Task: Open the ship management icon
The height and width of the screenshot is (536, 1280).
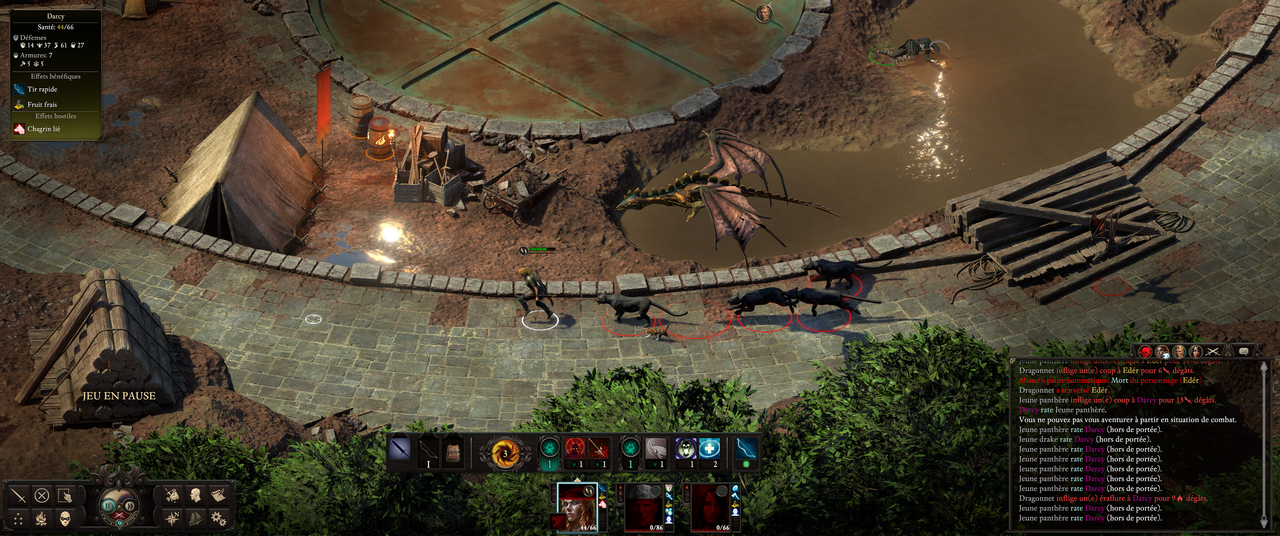Action: (x=195, y=518)
